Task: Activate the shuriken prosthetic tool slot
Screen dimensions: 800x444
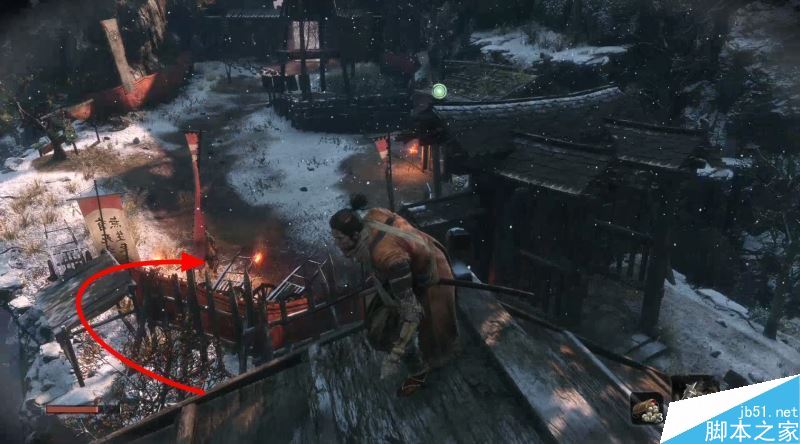Action: (x=688, y=391)
